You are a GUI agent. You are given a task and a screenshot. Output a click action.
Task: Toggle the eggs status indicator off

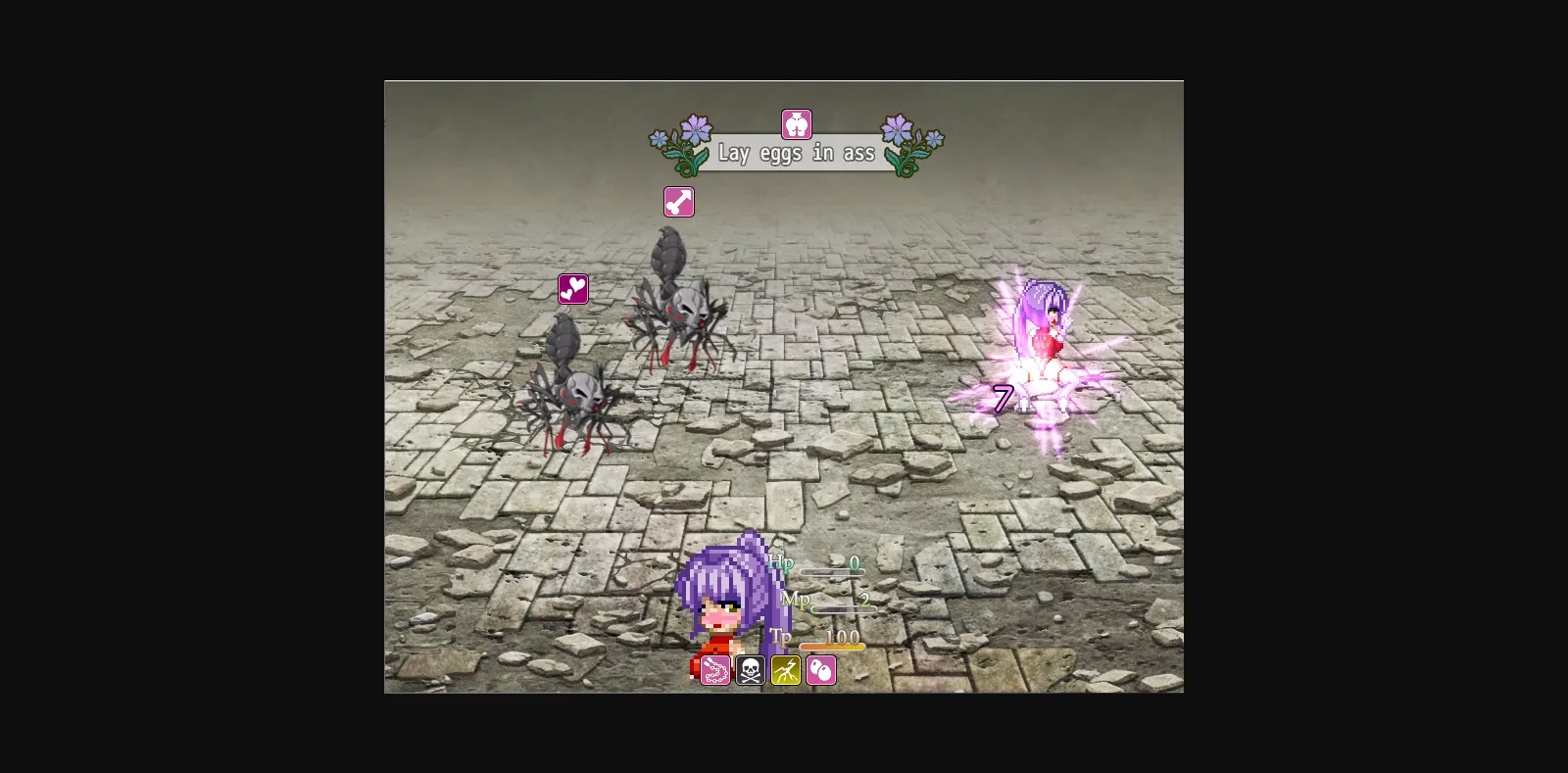[820, 671]
